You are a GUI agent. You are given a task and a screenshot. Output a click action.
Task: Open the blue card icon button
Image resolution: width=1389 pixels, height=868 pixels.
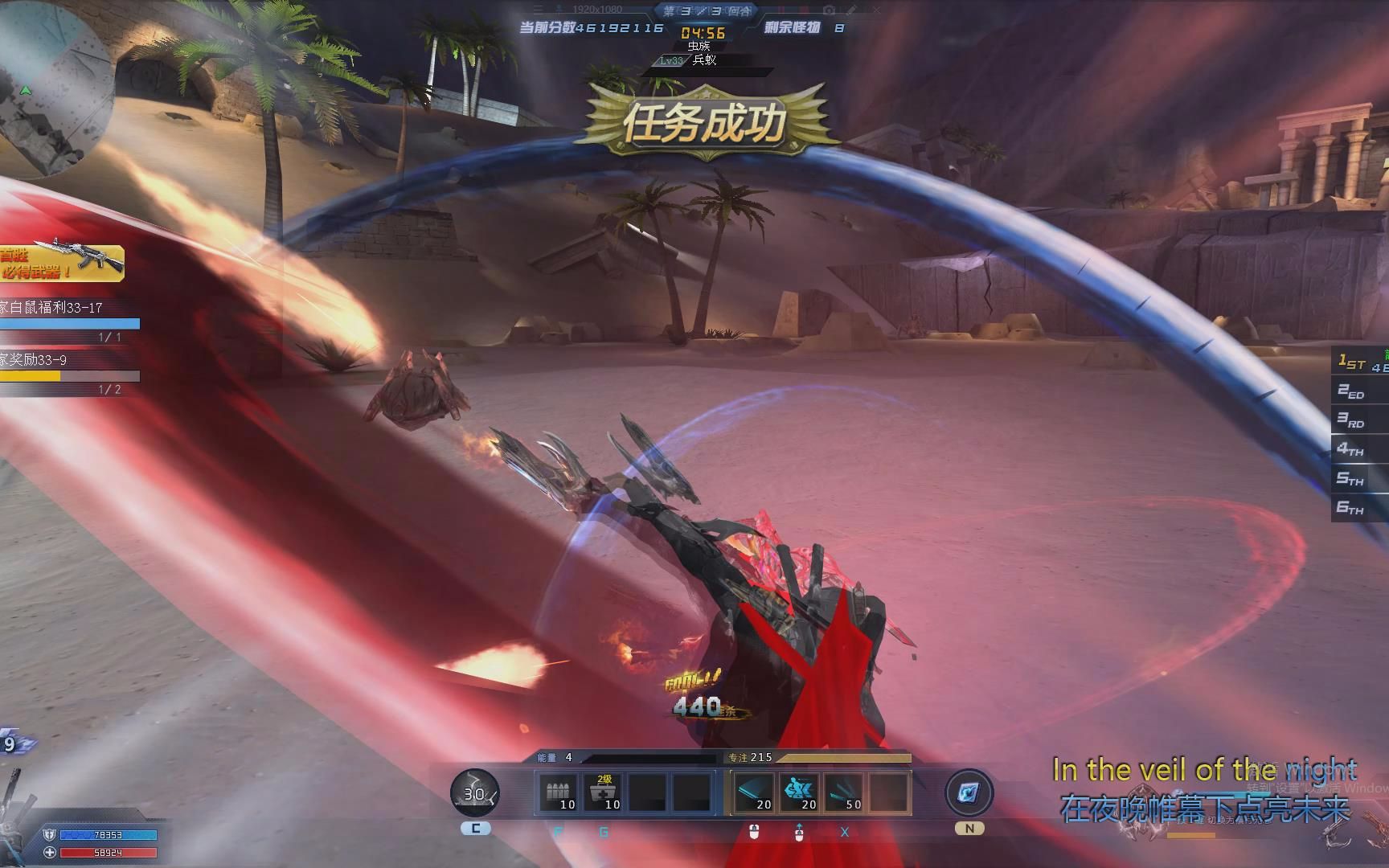tap(969, 793)
